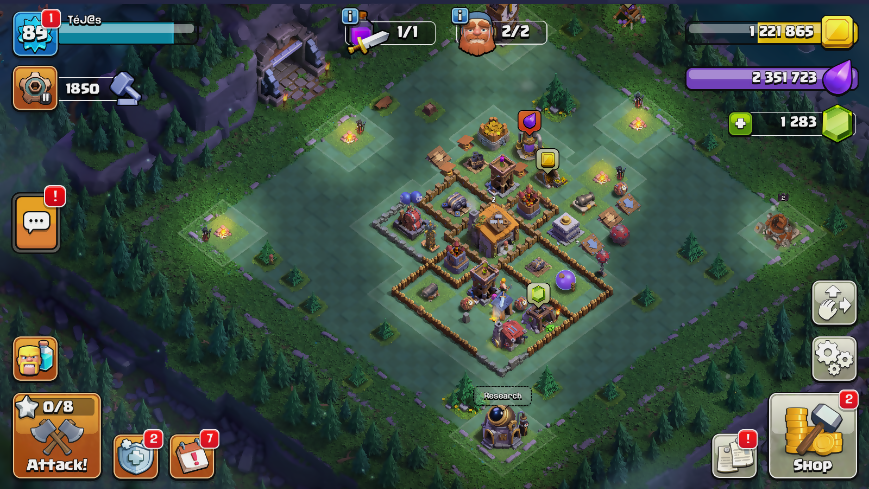Image resolution: width=869 pixels, height=489 pixels.
Task: Open the news papers icon
Action: pyautogui.click(x=733, y=456)
